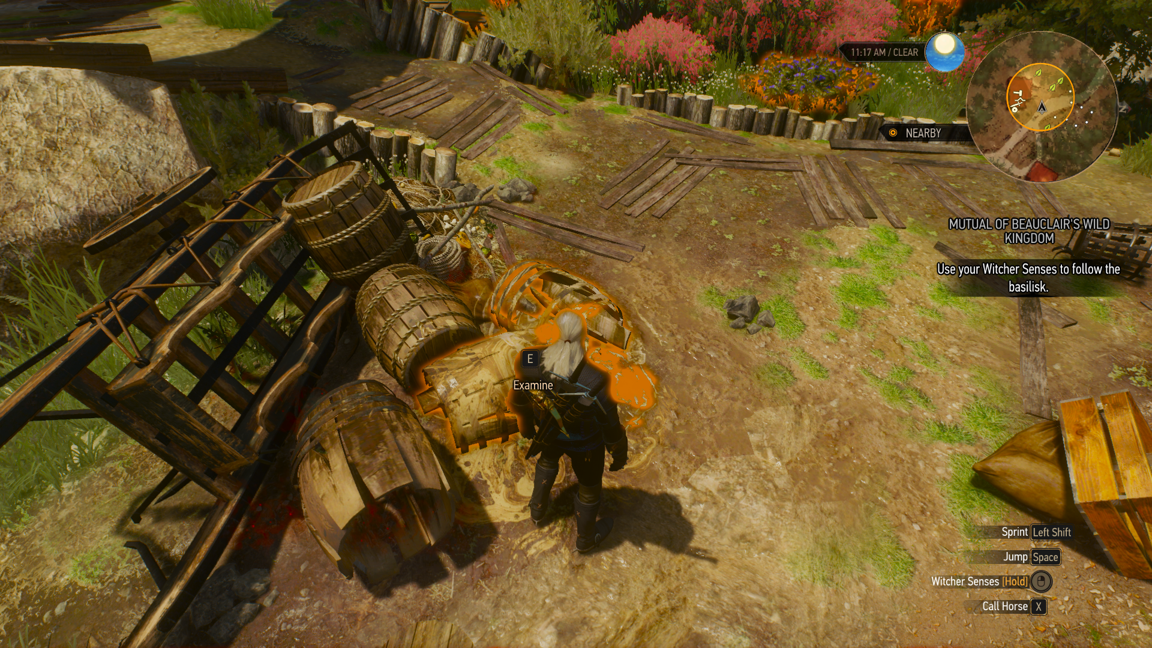Select the sun weather icon

tap(944, 51)
